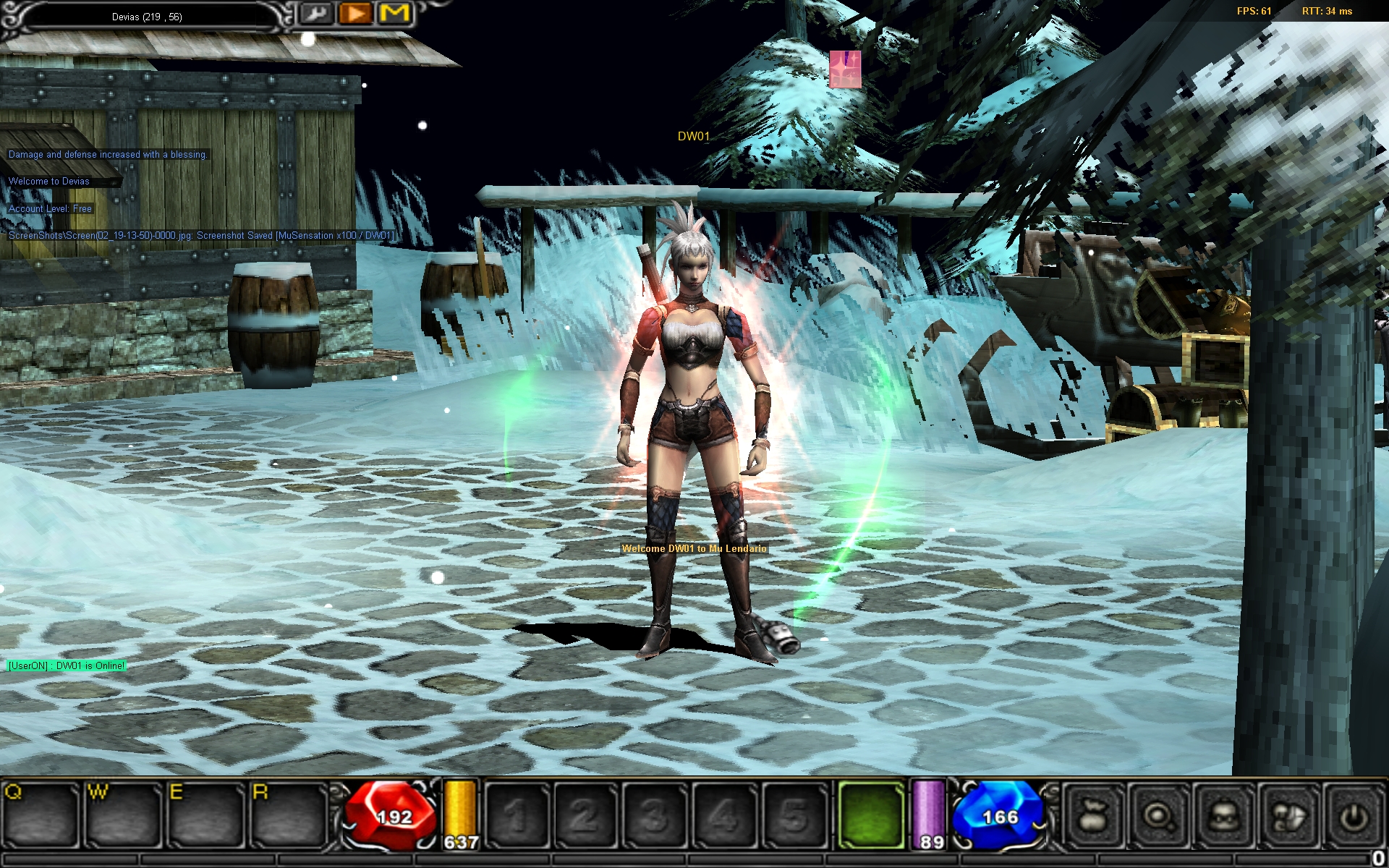Open the power system menu button
Image resolution: width=1389 pixels, height=868 pixels.
coord(1354,816)
